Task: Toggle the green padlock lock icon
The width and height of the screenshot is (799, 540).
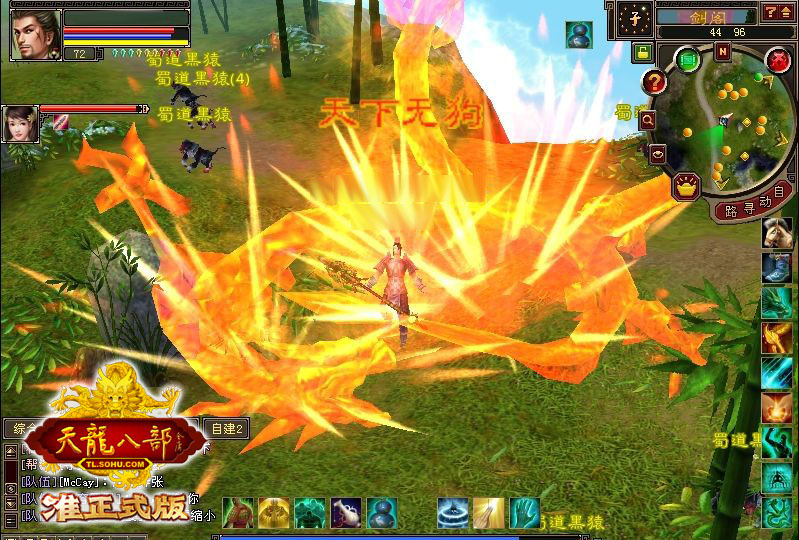Action: 640,50
